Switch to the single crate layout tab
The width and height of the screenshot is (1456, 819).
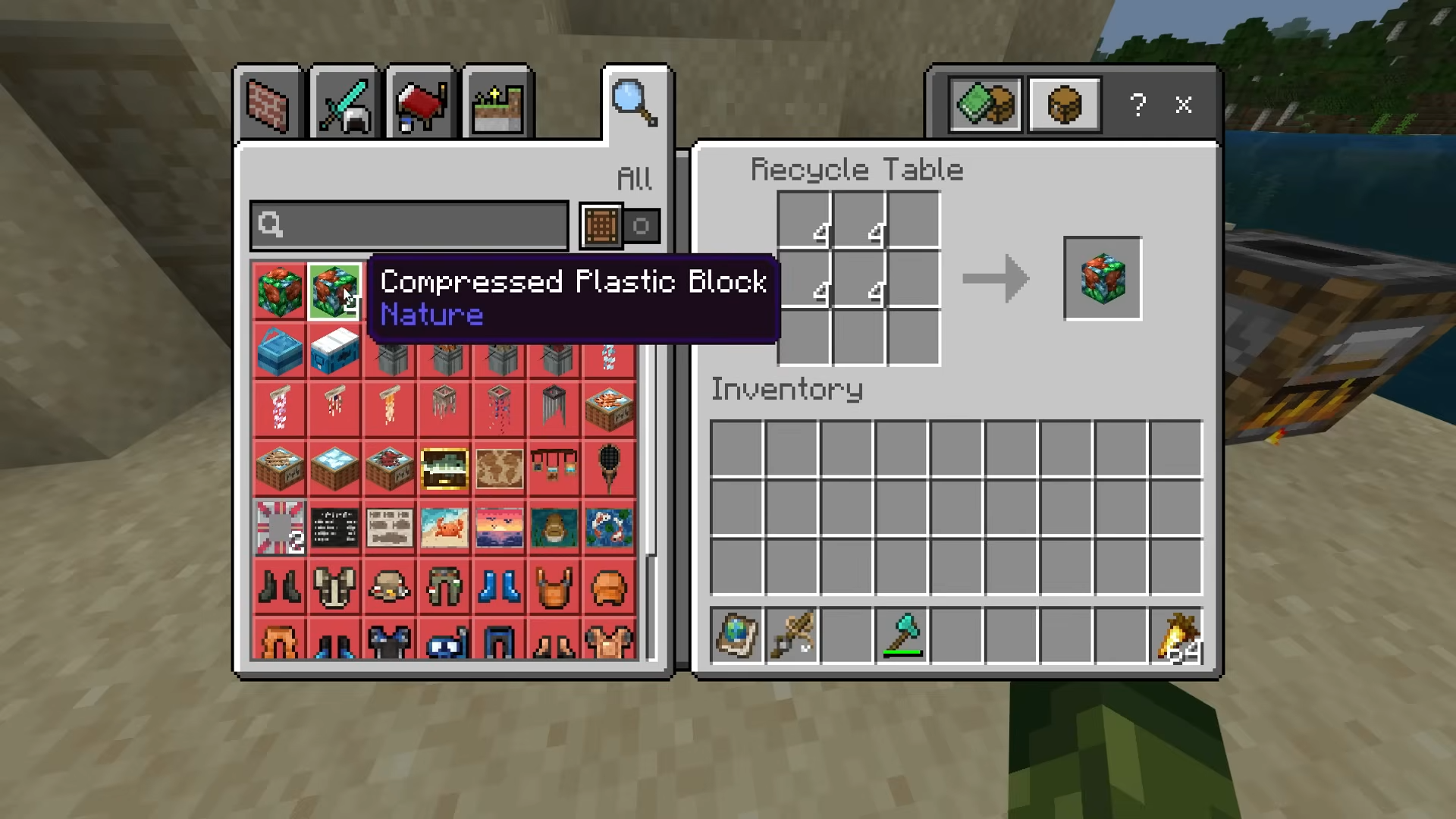[1065, 105]
